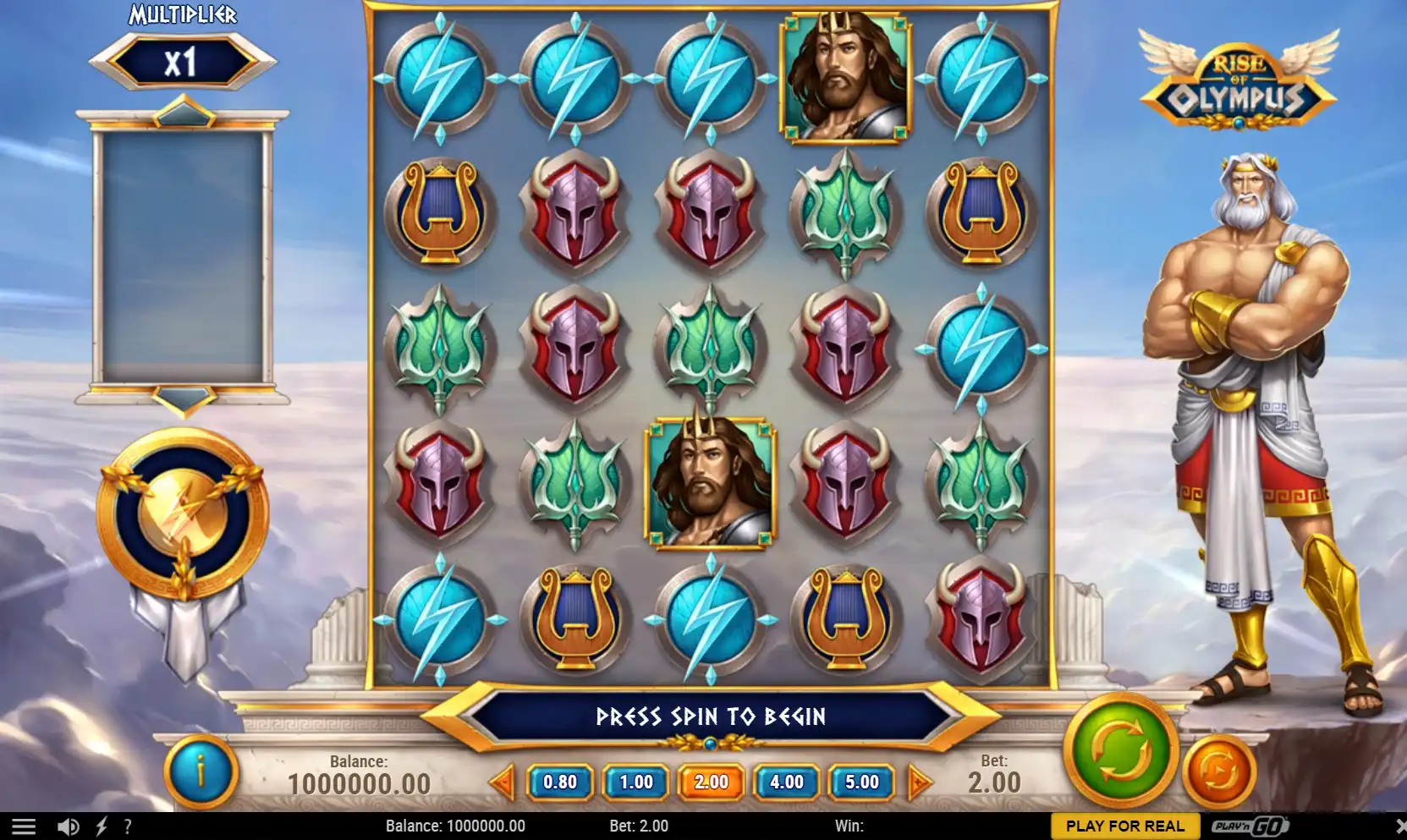
Task: Open the hamburger menu
Action: tap(24, 826)
